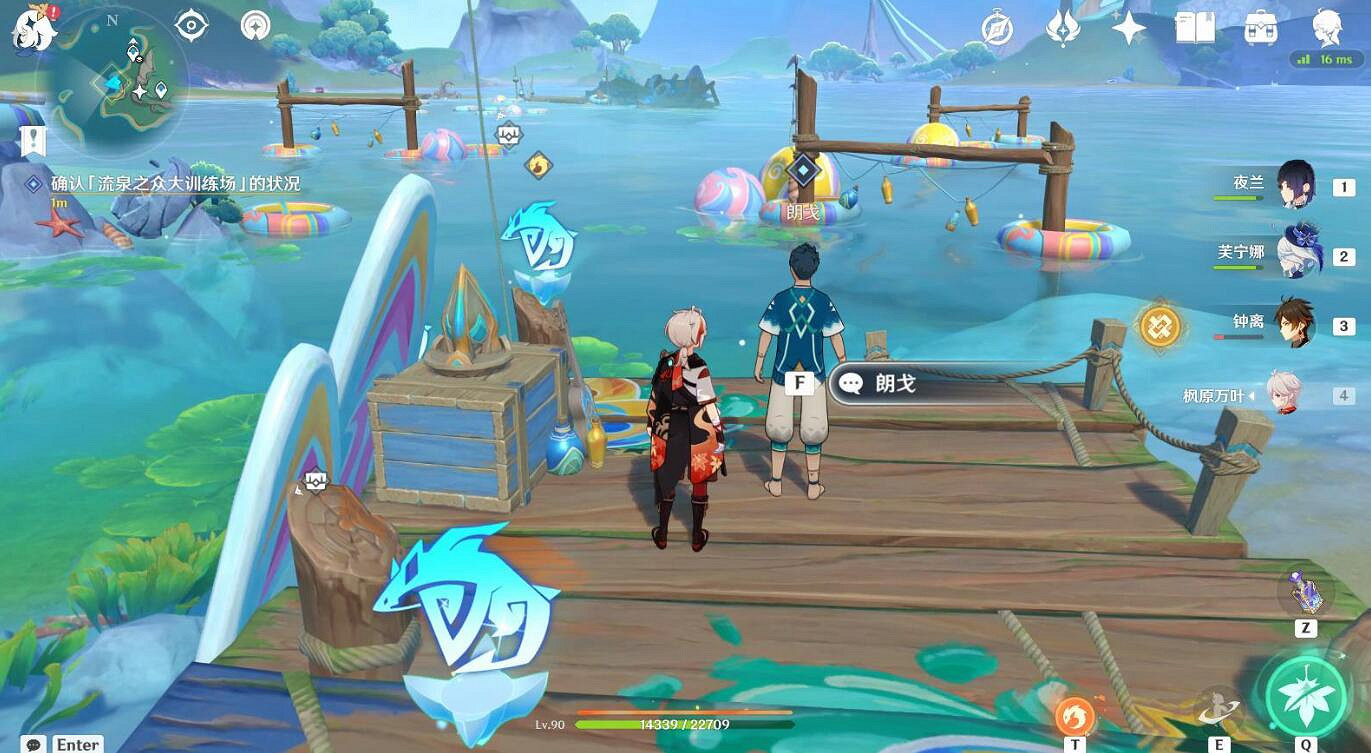Click the four-pointed star events icon

click(1131, 26)
